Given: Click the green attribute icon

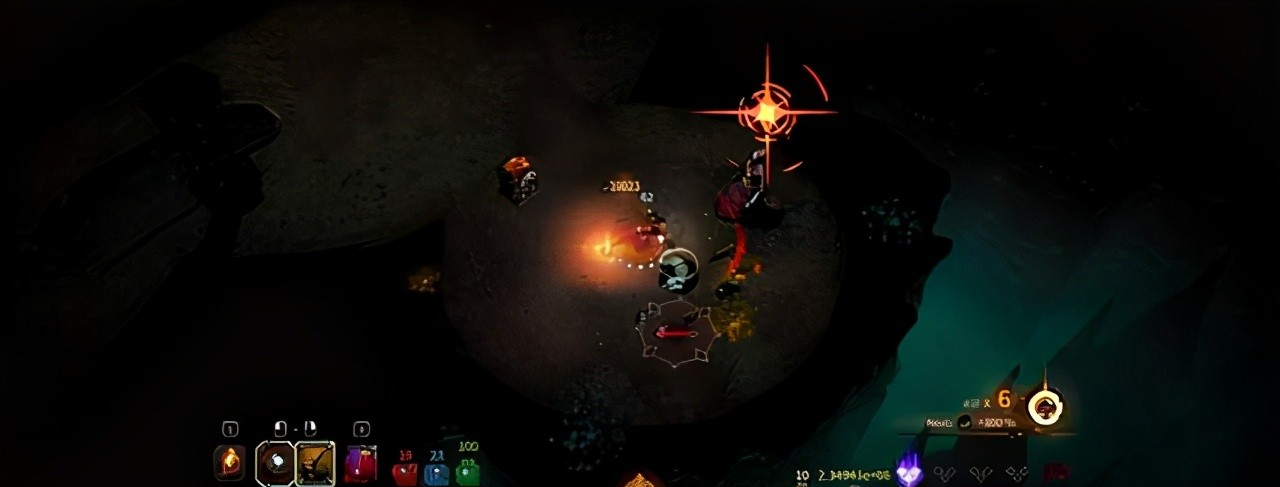Looking at the screenshot, I should tap(468, 472).
